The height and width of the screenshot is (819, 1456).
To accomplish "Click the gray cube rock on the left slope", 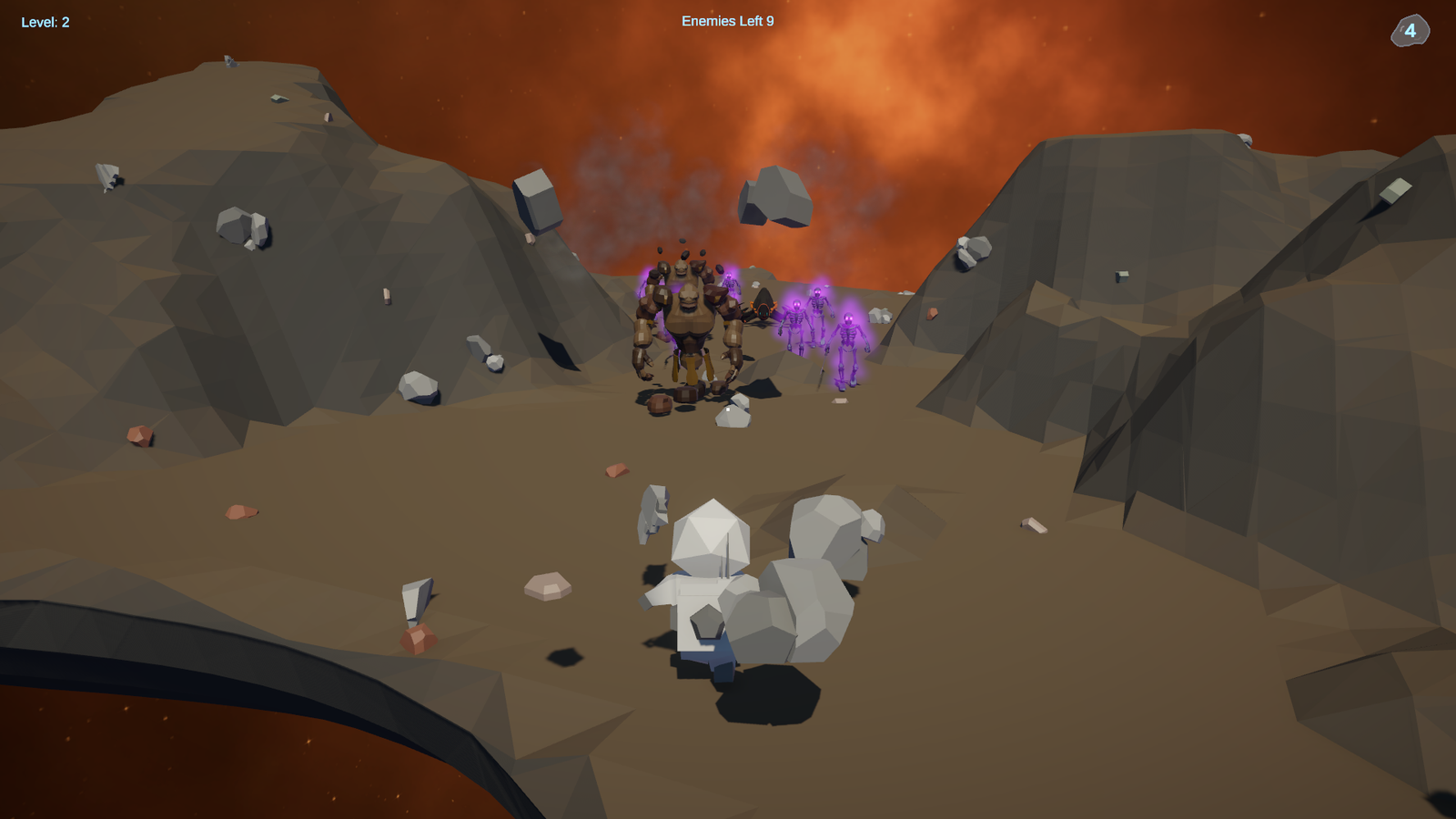I will pyautogui.click(x=537, y=200).
